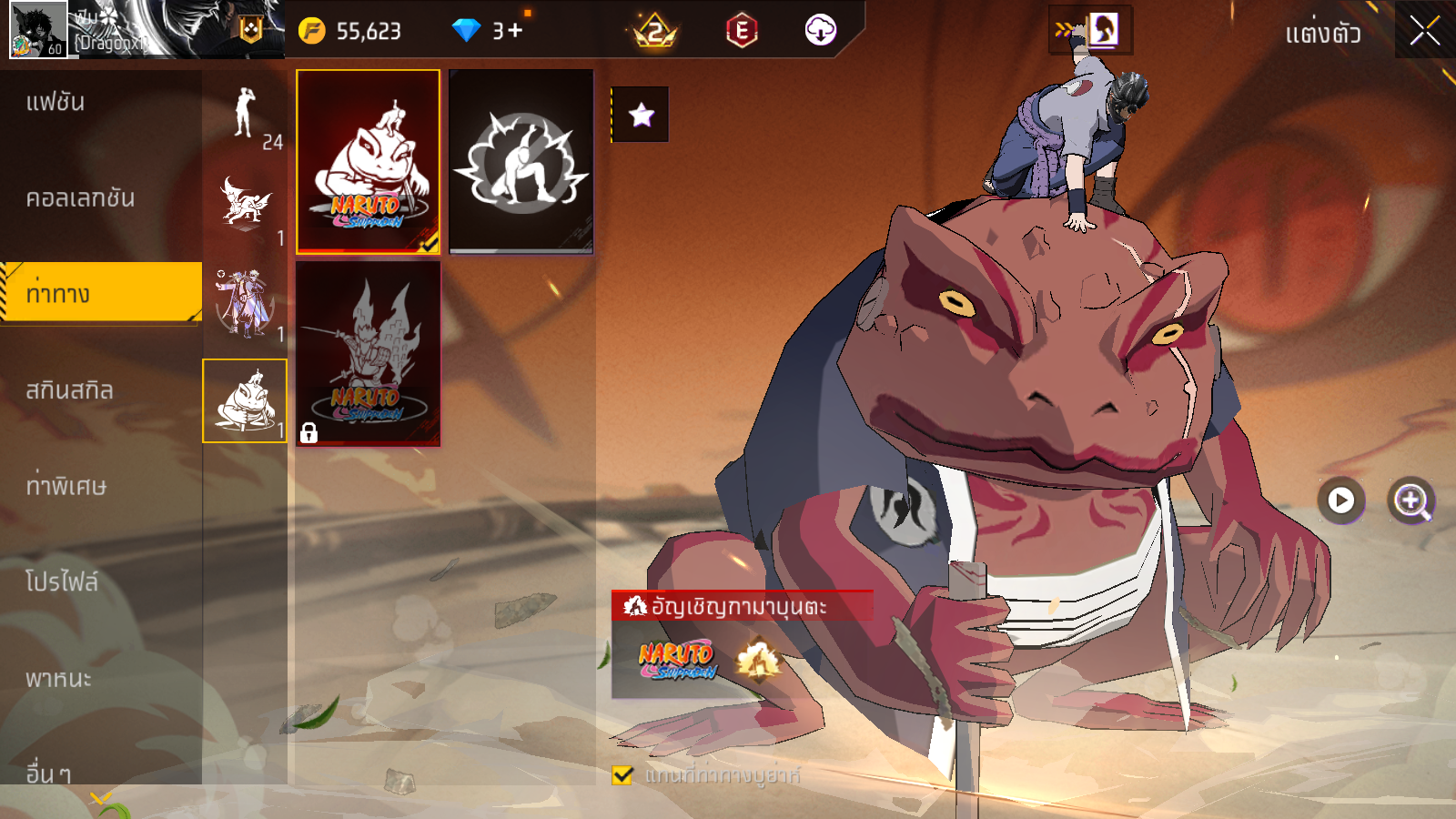
Task: Open the cloud download icon
Action: (x=820, y=31)
